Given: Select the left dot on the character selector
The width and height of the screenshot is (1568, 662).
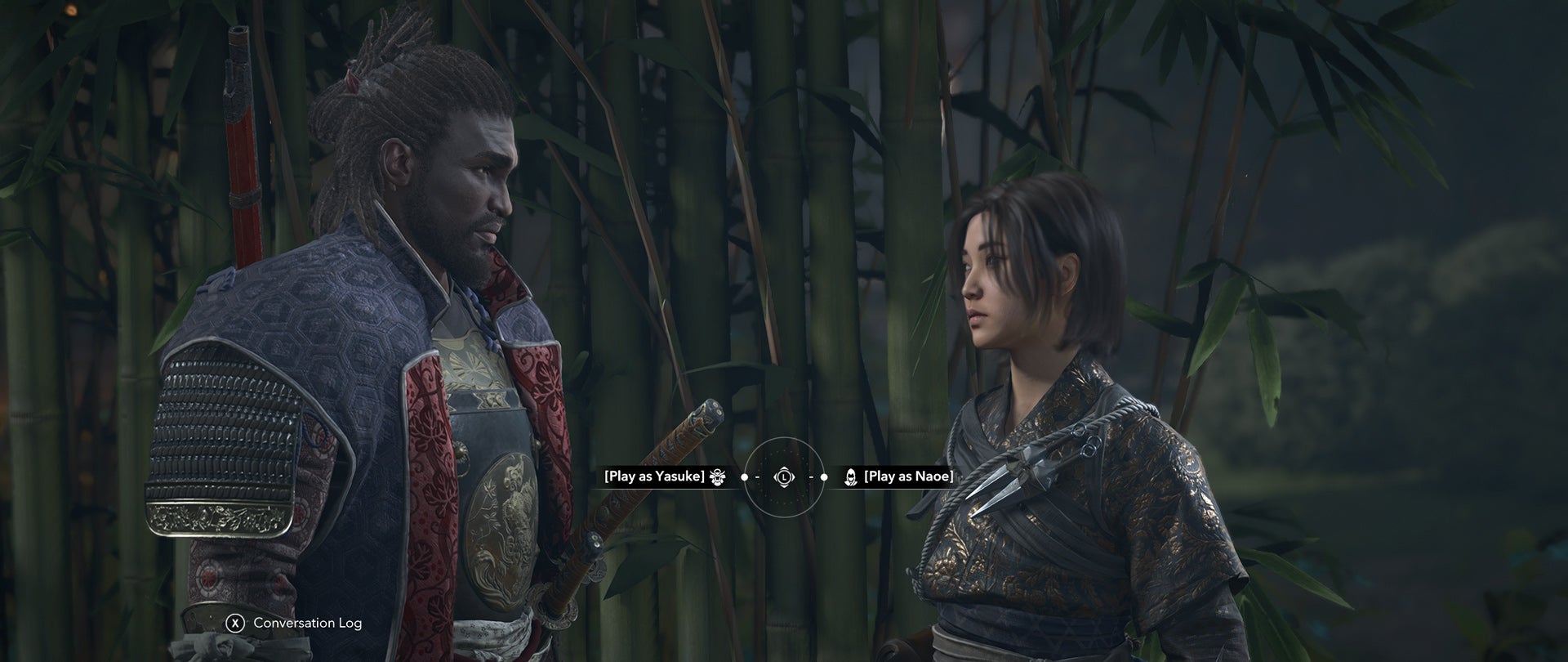Looking at the screenshot, I should point(744,476).
